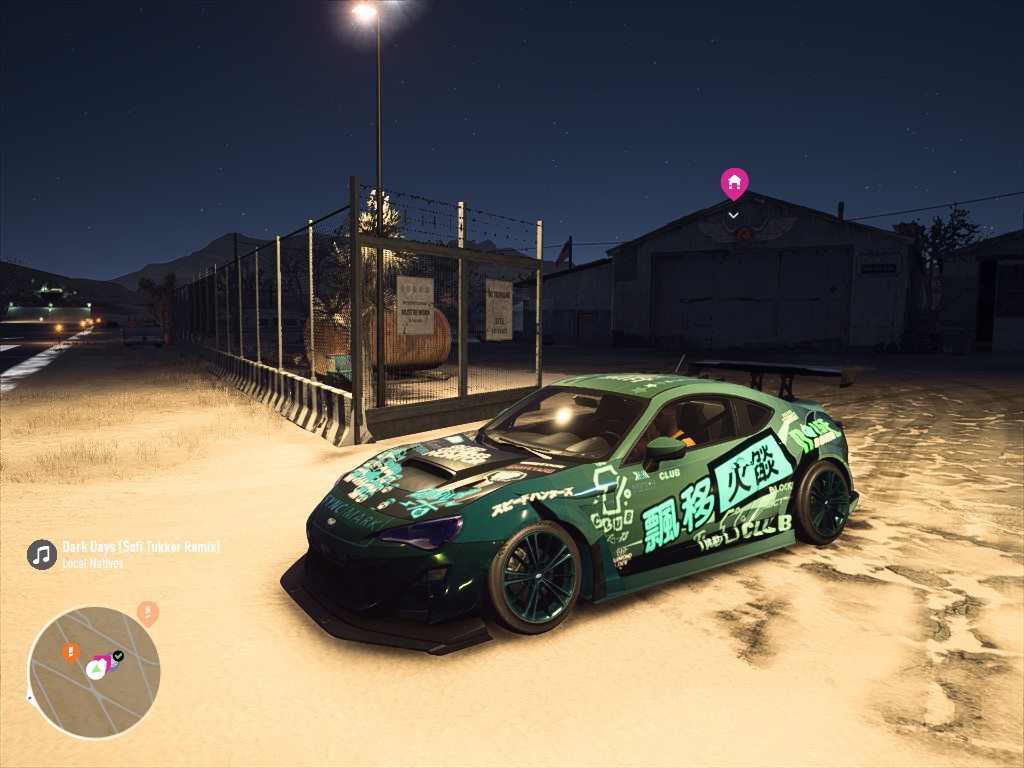The image size is (1024, 768).
Task: Click the pink garage waypoint marker
Action: click(734, 183)
